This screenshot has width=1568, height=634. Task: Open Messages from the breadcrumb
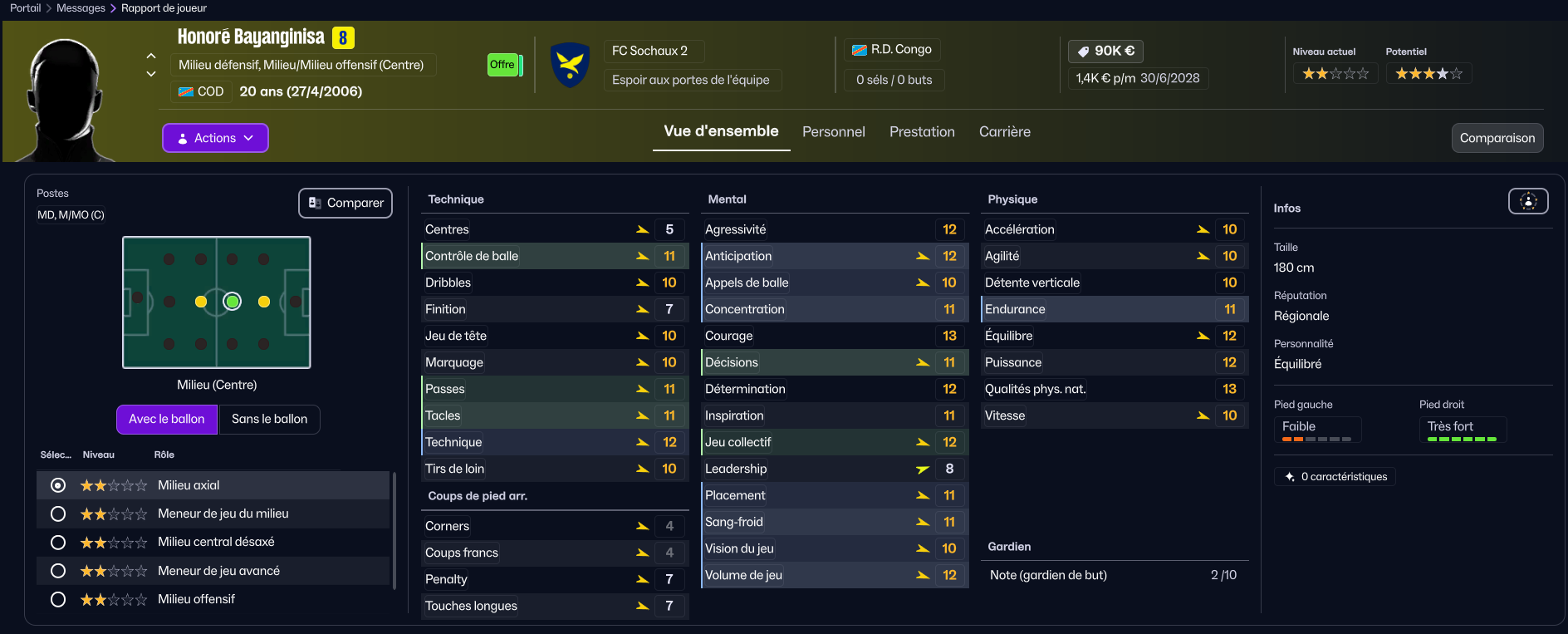pos(81,8)
